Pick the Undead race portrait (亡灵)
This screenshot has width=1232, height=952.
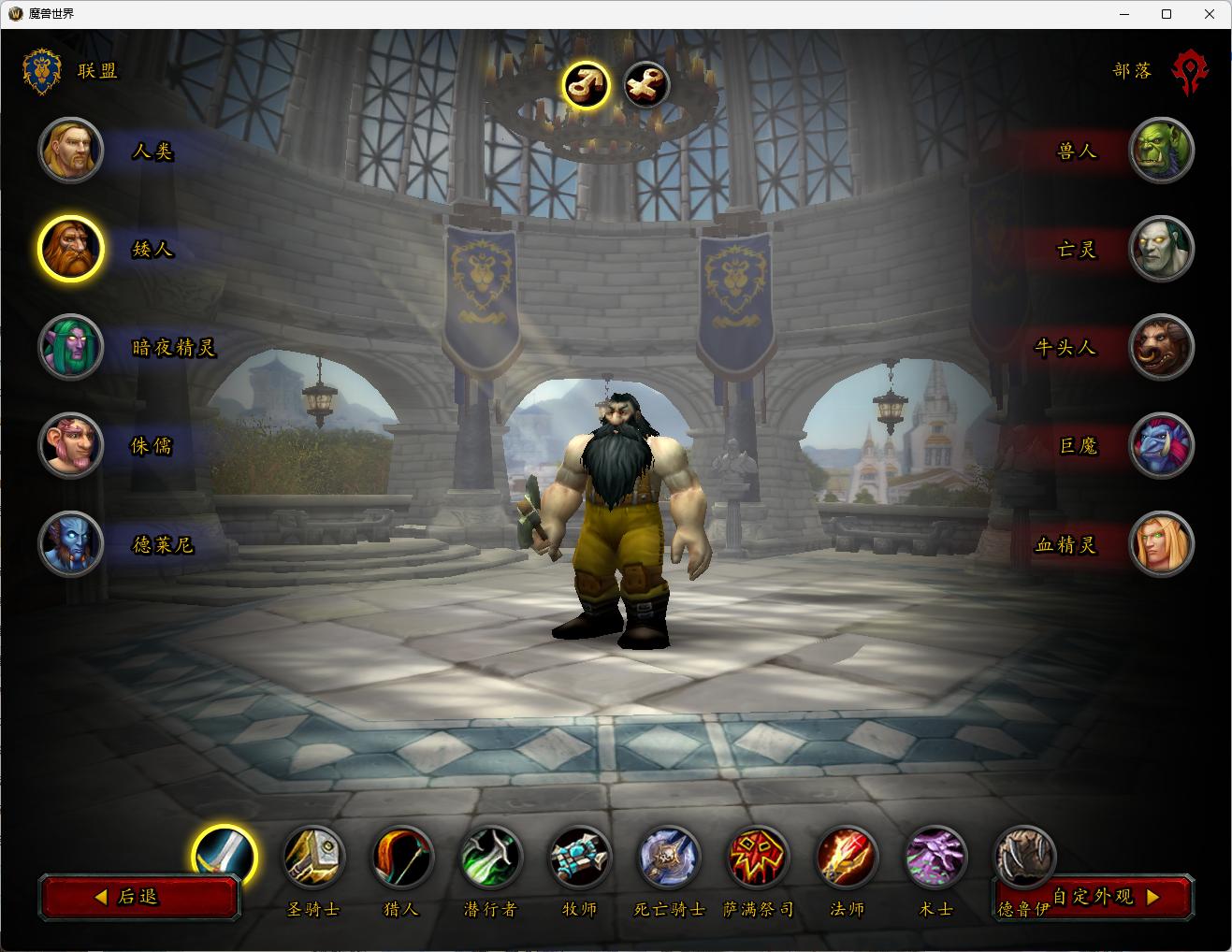1162,249
